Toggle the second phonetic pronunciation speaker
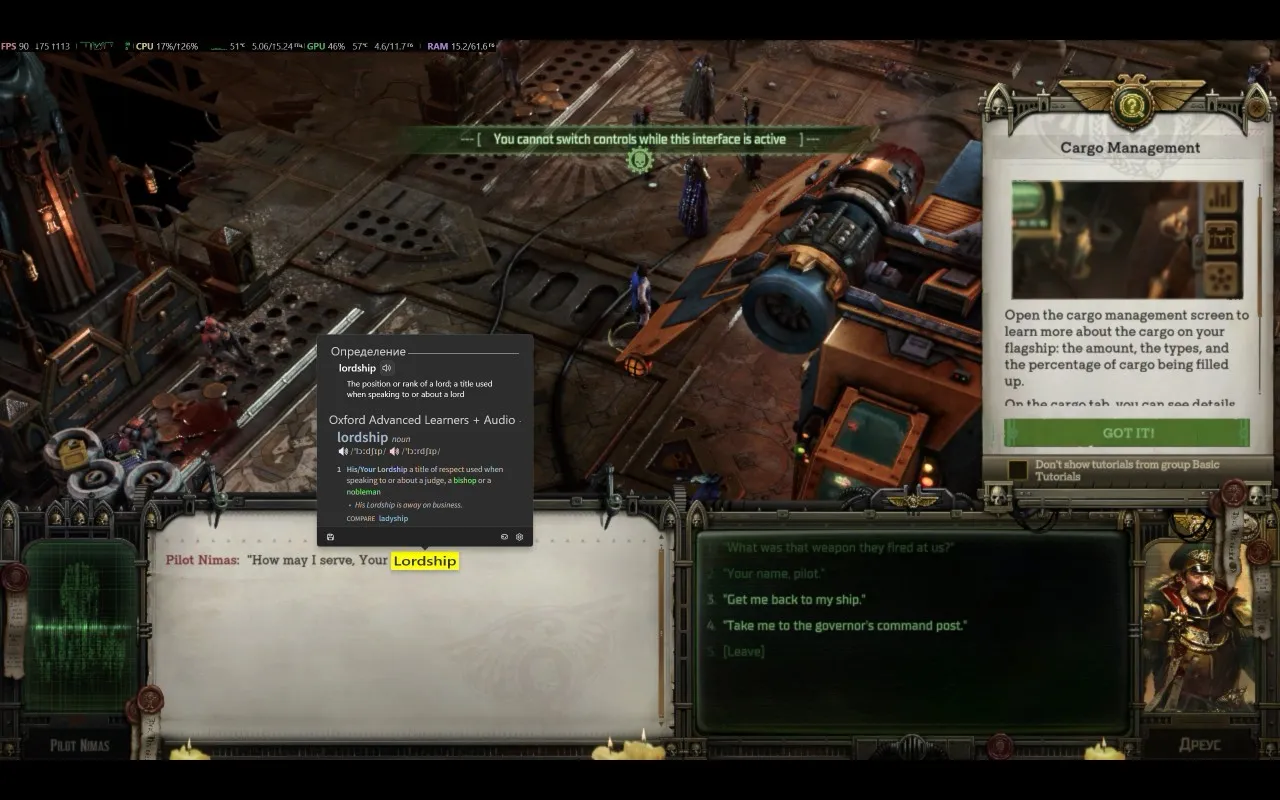The height and width of the screenshot is (800, 1280). click(x=393, y=451)
